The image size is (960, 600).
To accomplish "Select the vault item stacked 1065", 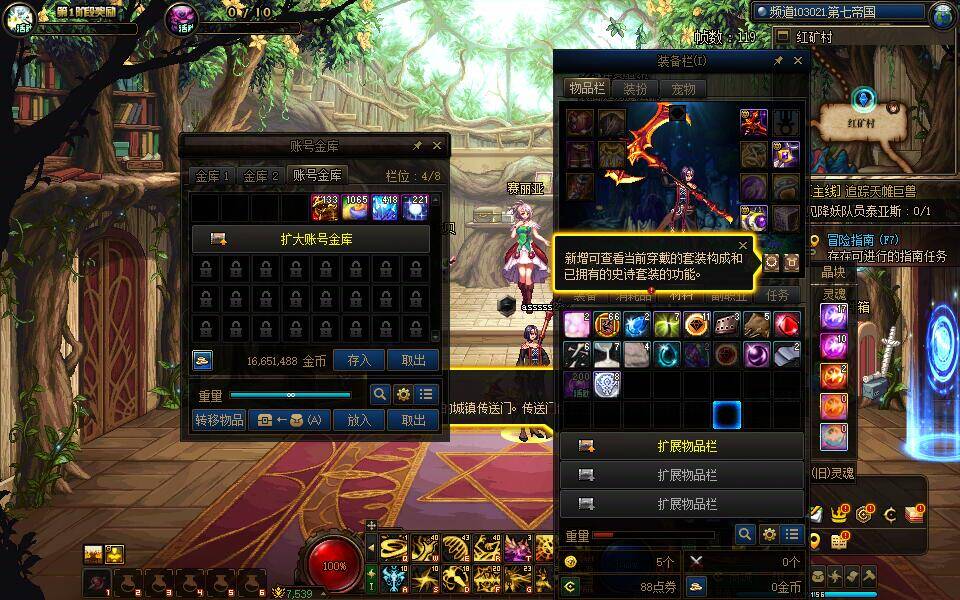I will pos(356,207).
